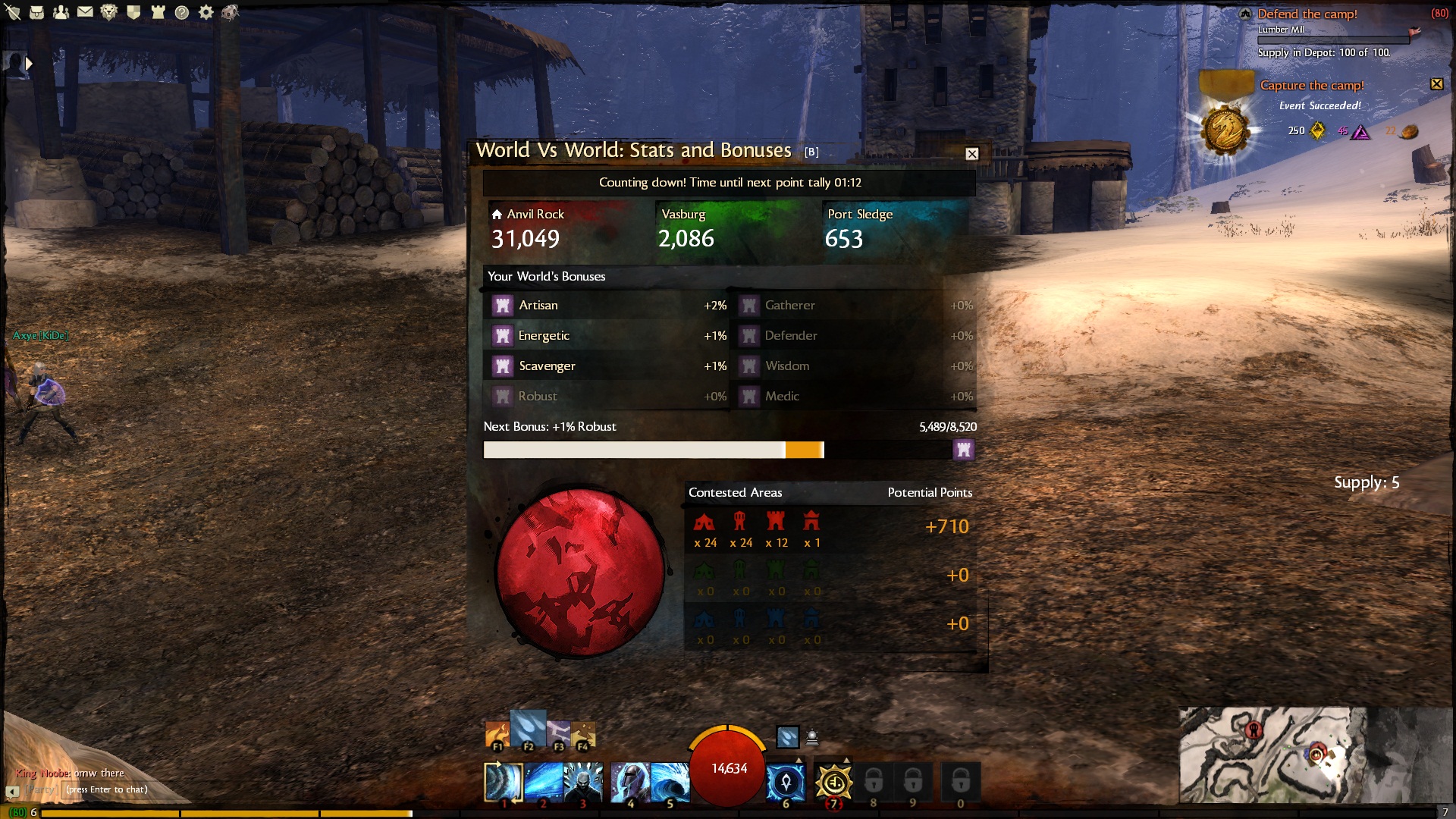Activate the golden sun utility skill

click(833, 782)
